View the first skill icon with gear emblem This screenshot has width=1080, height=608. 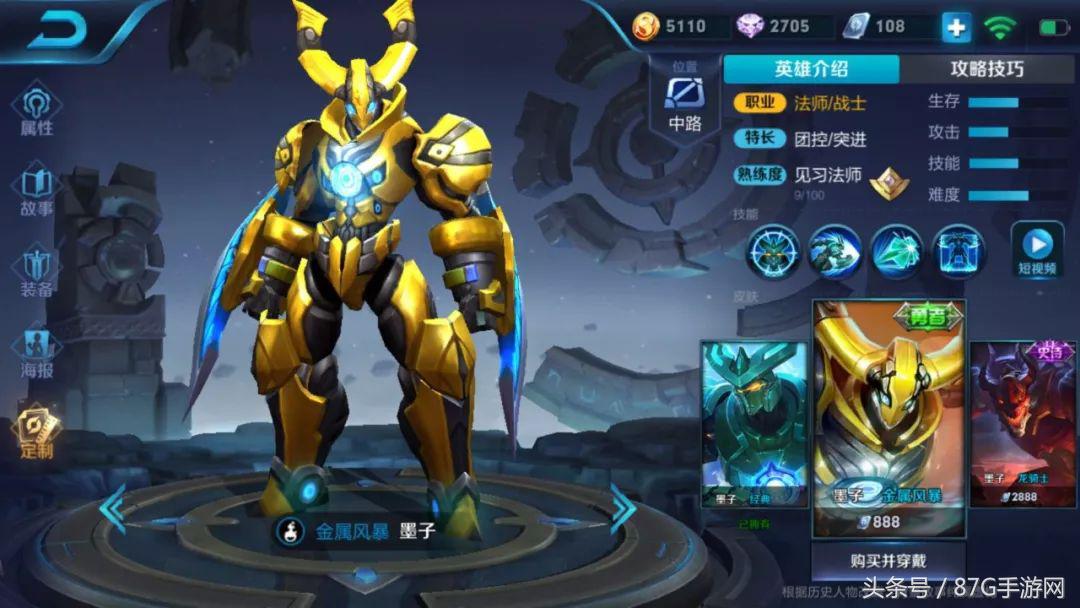click(x=775, y=251)
